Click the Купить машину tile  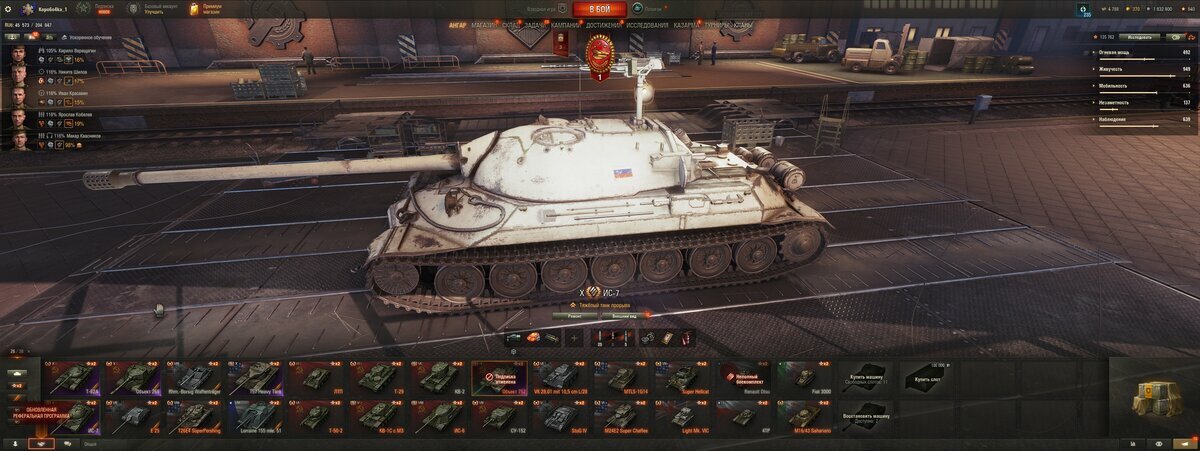pos(865,377)
